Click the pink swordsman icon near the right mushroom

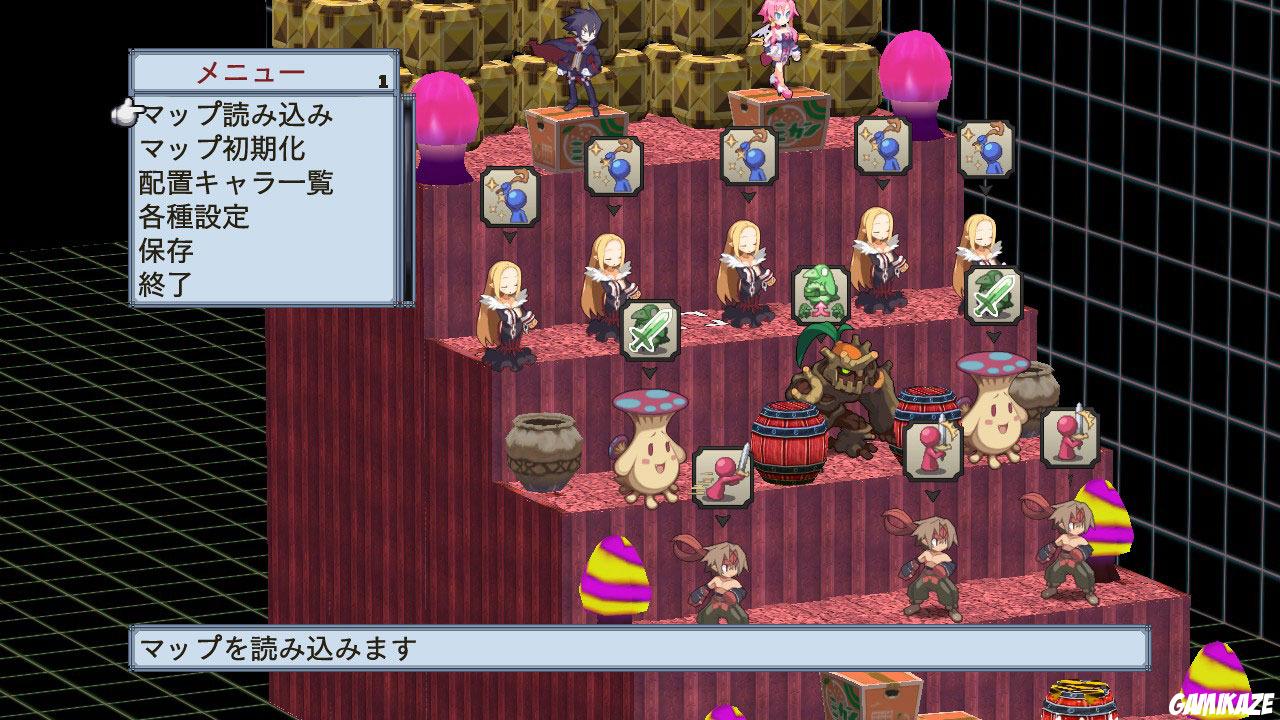point(1070,437)
